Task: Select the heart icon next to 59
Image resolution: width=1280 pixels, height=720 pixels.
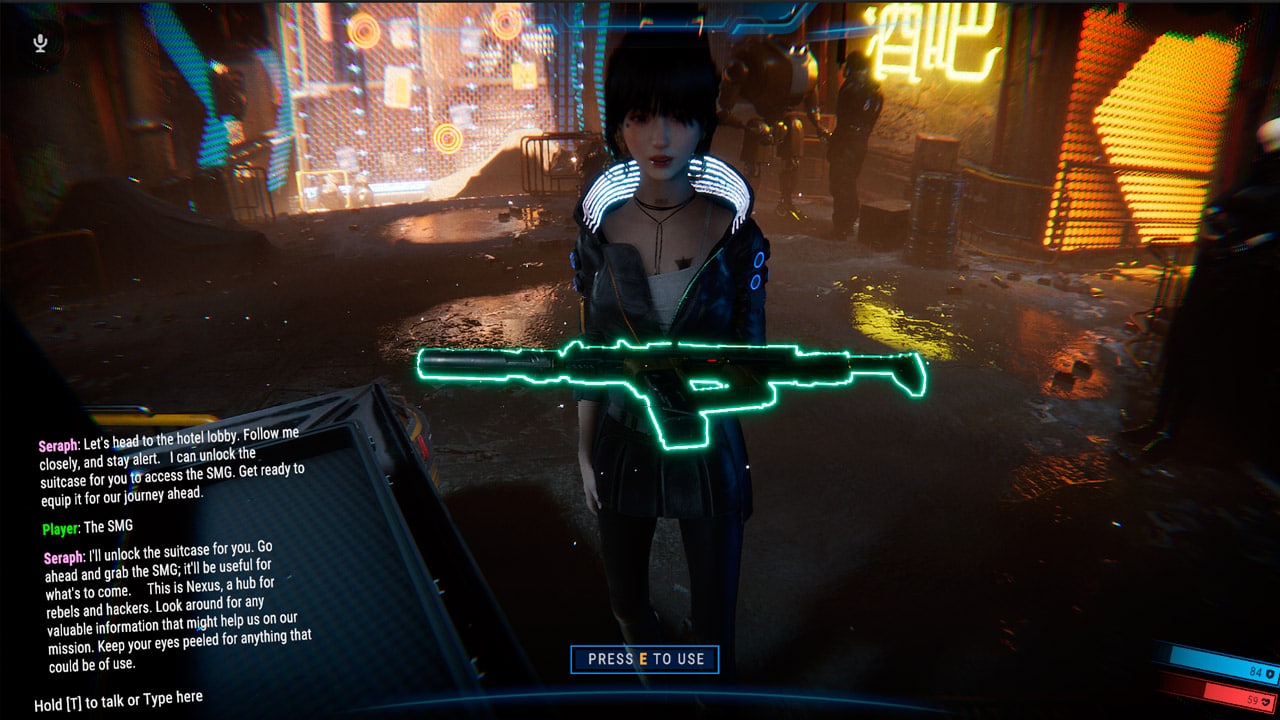Action: tap(1265, 702)
